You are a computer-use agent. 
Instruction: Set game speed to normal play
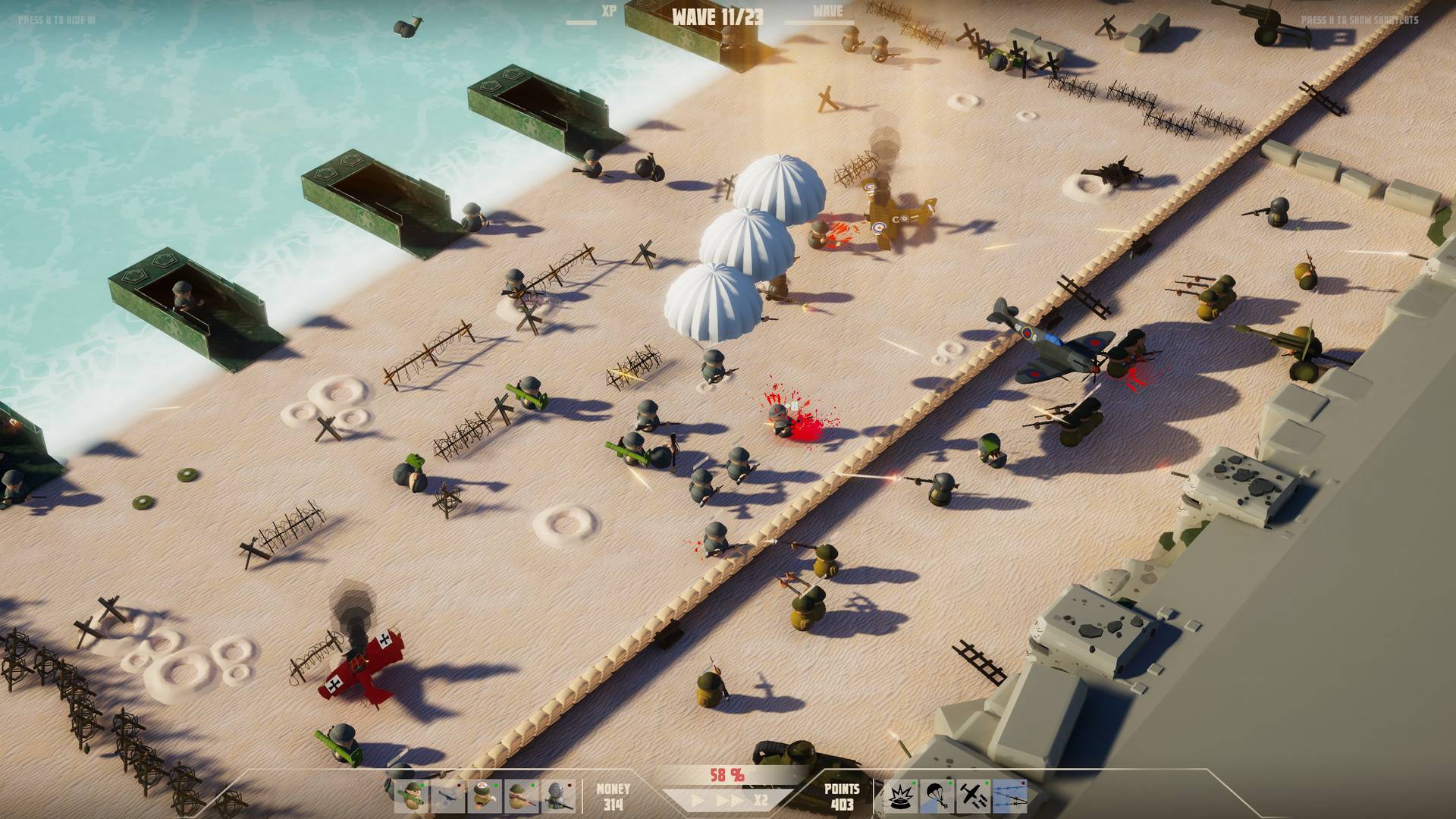pos(698,800)
